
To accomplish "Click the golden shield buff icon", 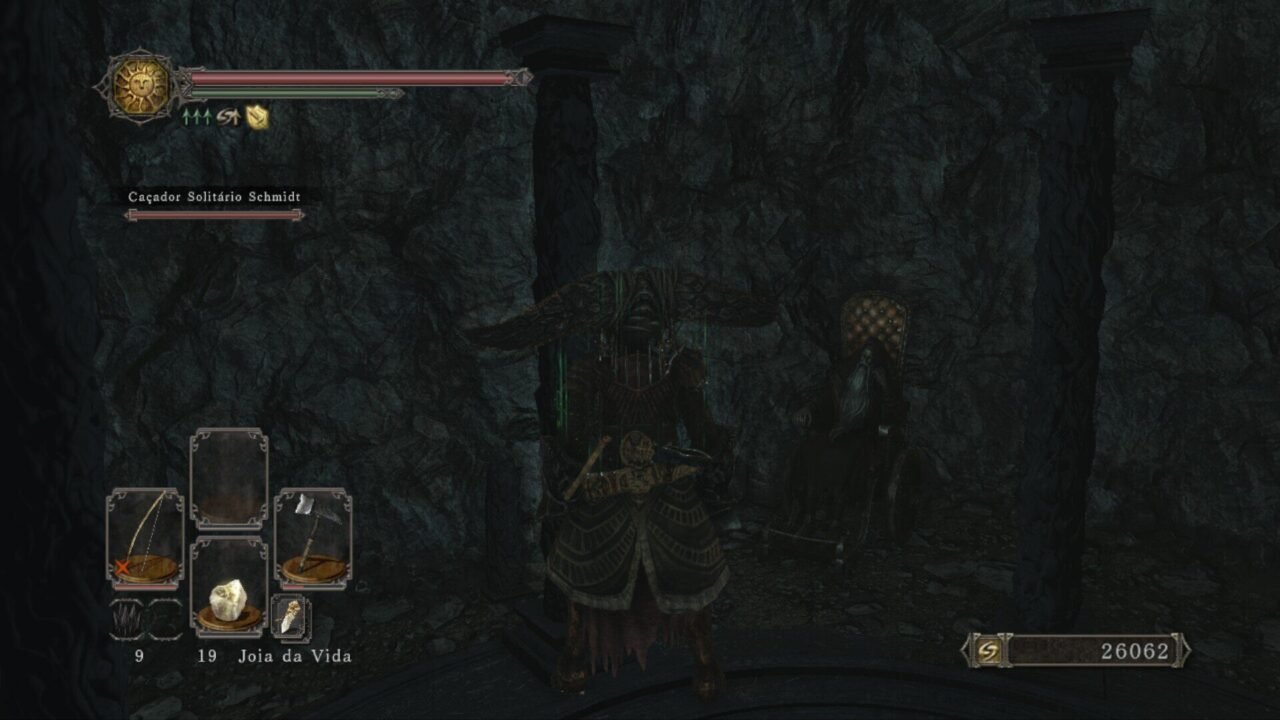I will coord(257,117).
